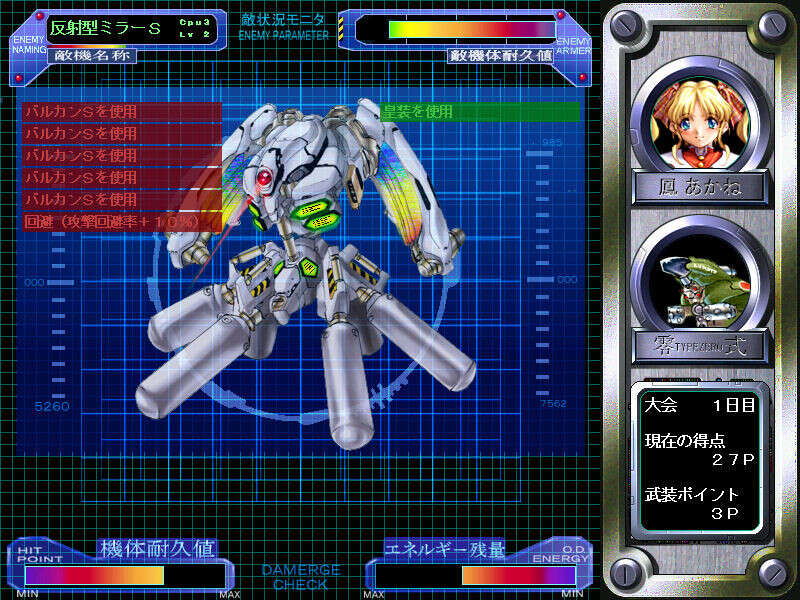Select the 鳳あかね name plate
This screenshot has width=800, height=600.
700,187
